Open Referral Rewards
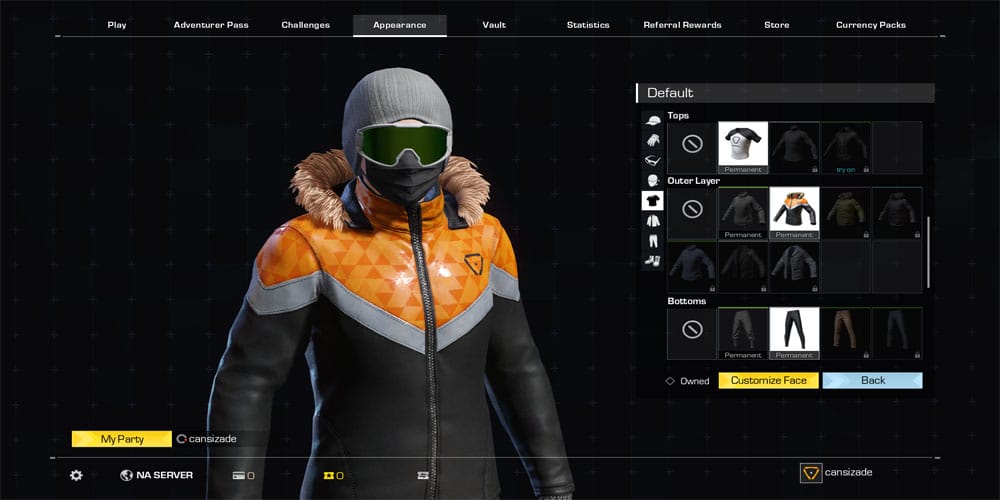 tap(682, 25)
